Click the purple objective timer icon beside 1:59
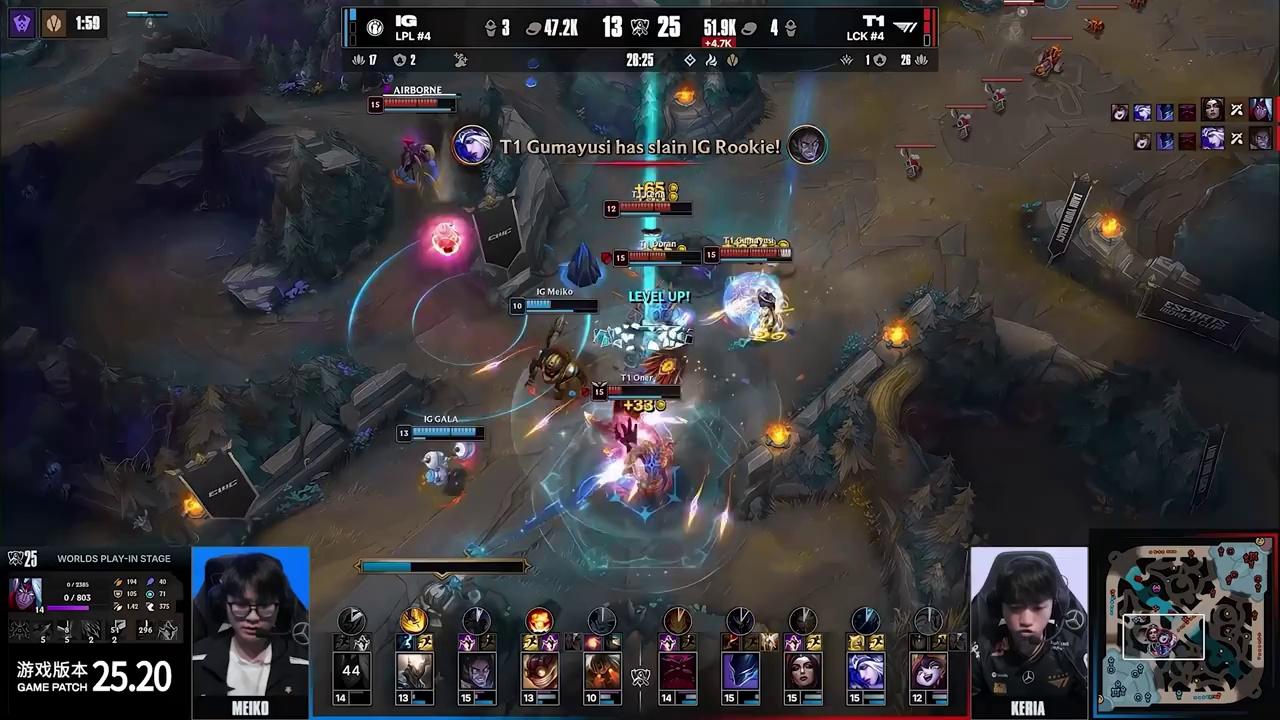Image resolution: width=1280 pixels, height=720 pixels. coord(22,22)
